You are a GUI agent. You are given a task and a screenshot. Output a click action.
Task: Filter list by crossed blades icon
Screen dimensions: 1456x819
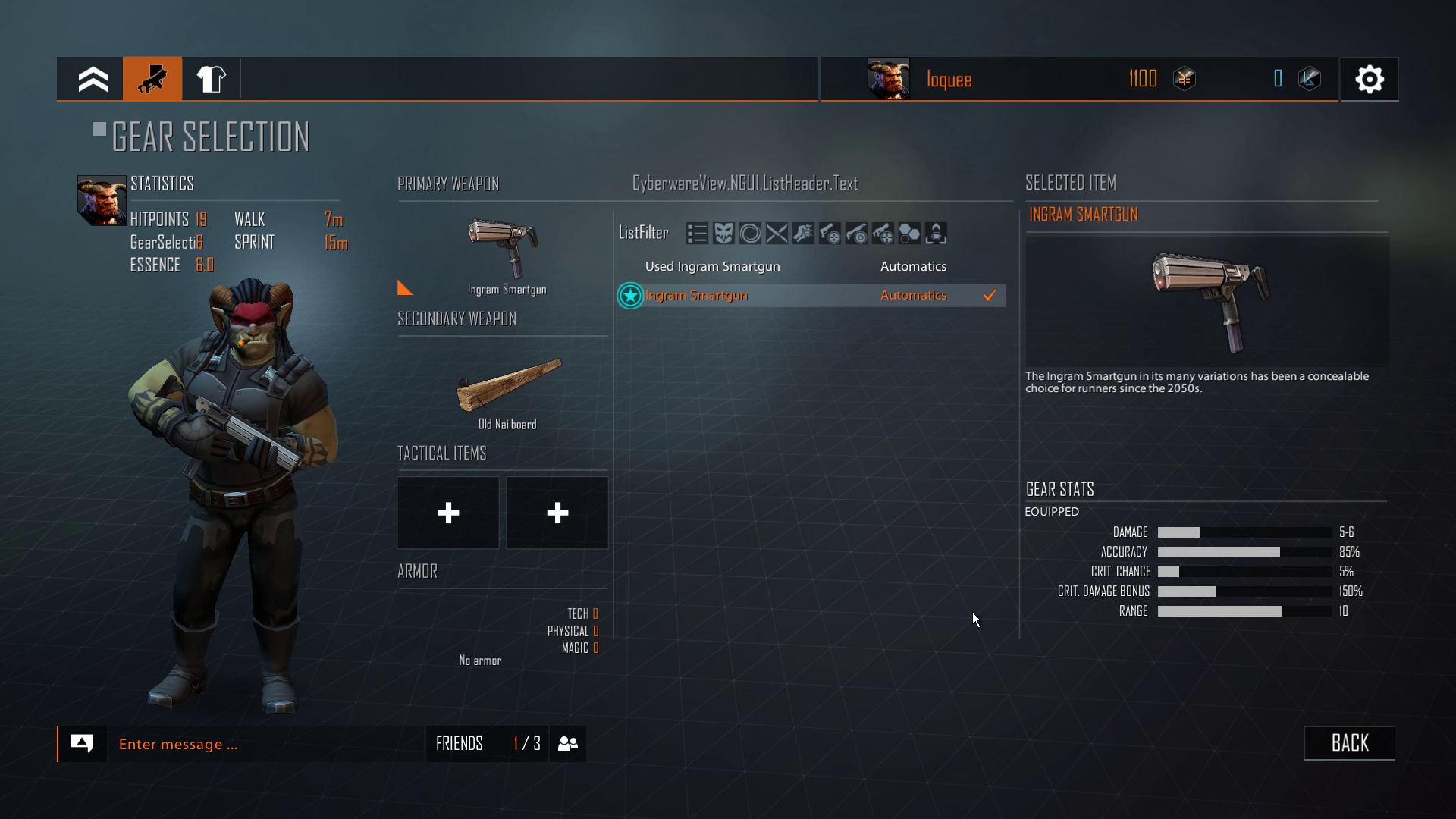tap(777, 234)
